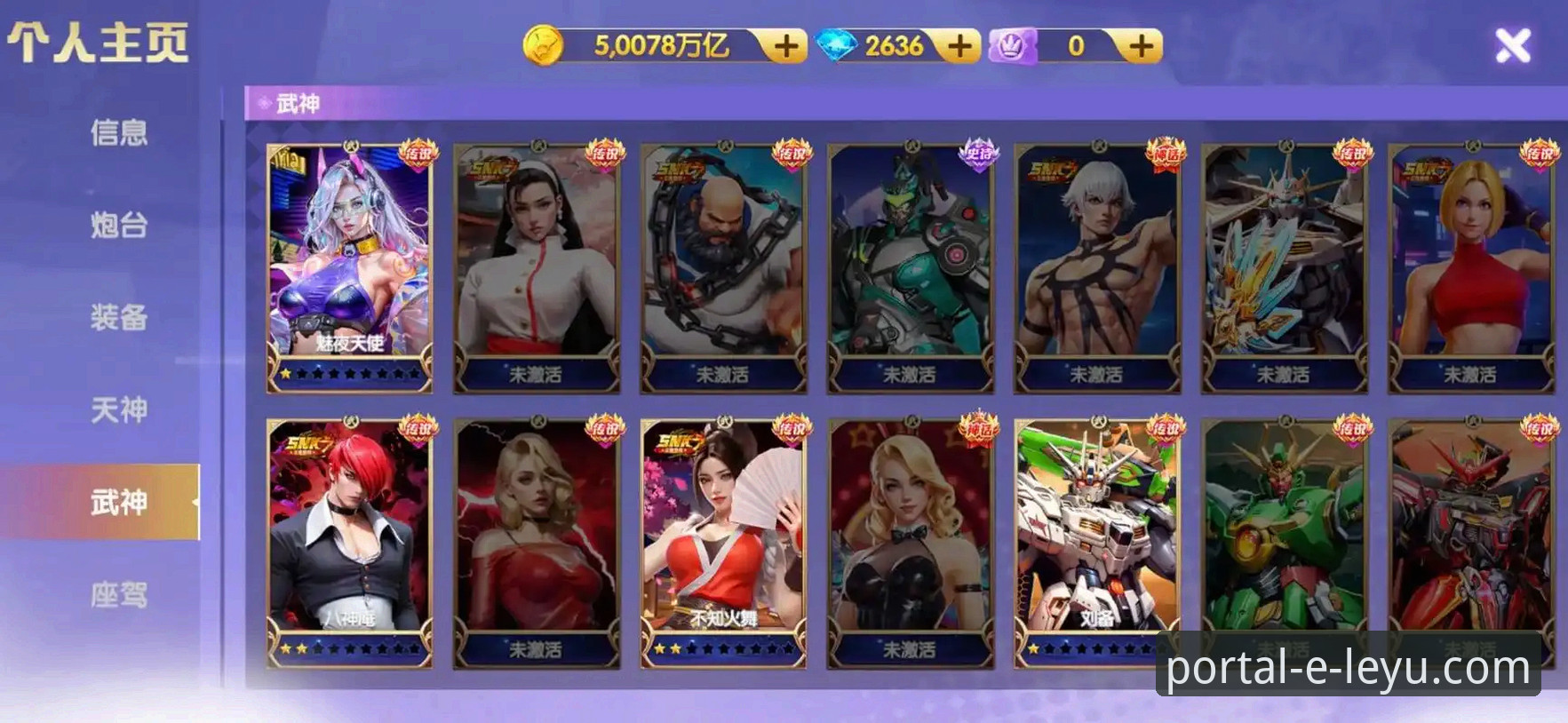Pick the blonde fighter in red top card
The height and width of the screenshot is (723, 1568).
pos(1471,266)
